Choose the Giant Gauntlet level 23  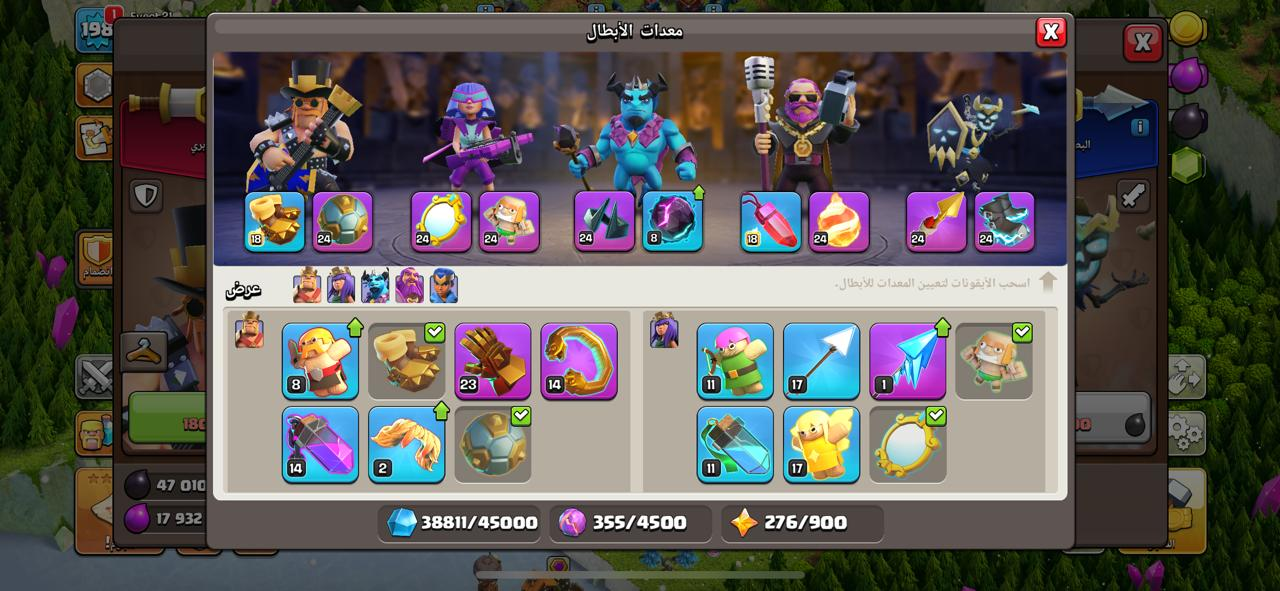pyautogui.click(x=492, y=361)
